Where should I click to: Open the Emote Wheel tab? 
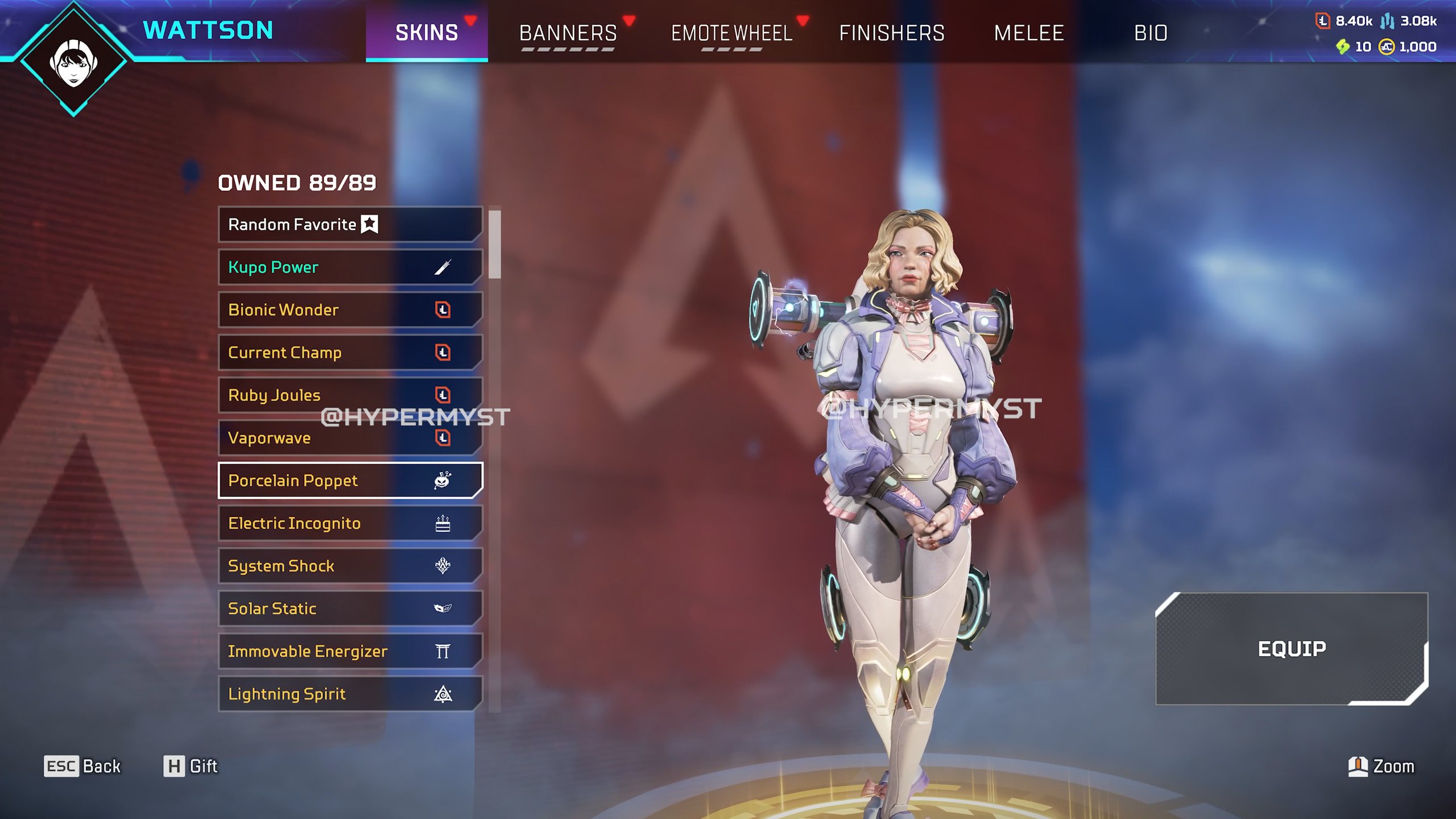(x=731, y=33)
